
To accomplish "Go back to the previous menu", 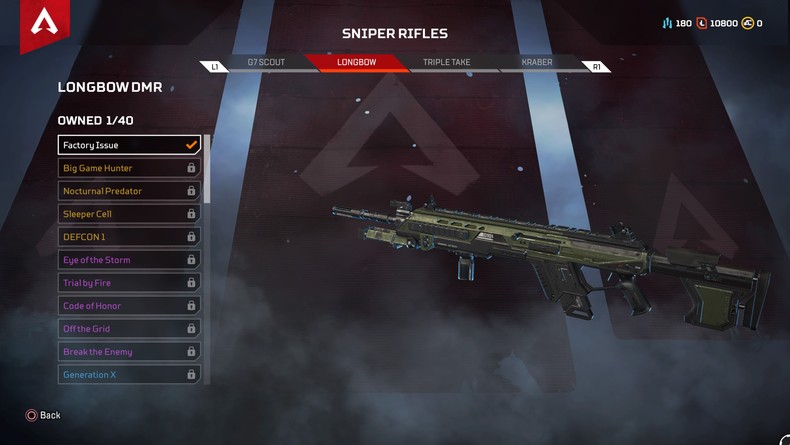I will point(43,415).
